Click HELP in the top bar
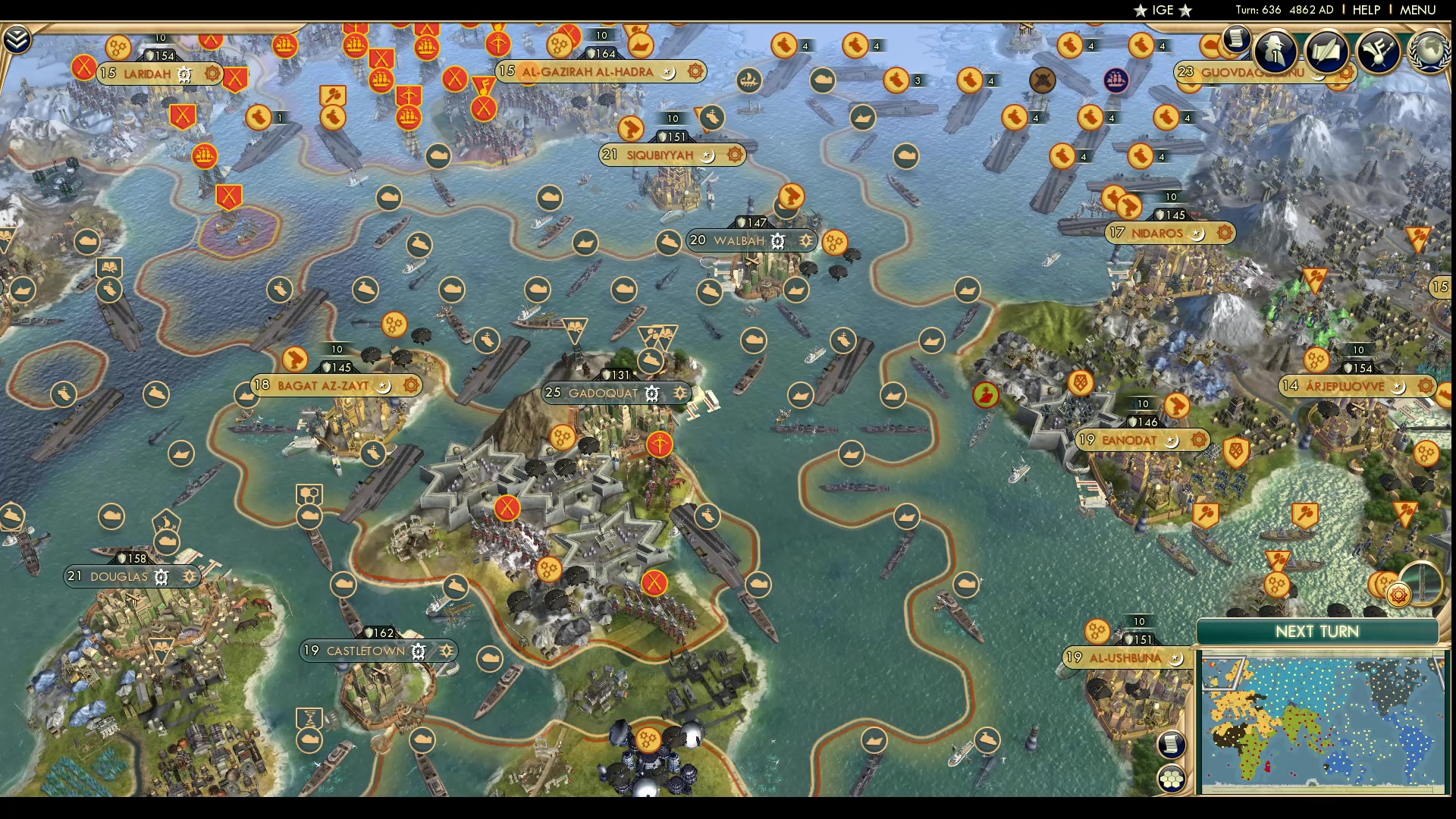 tap(1366, 10)
